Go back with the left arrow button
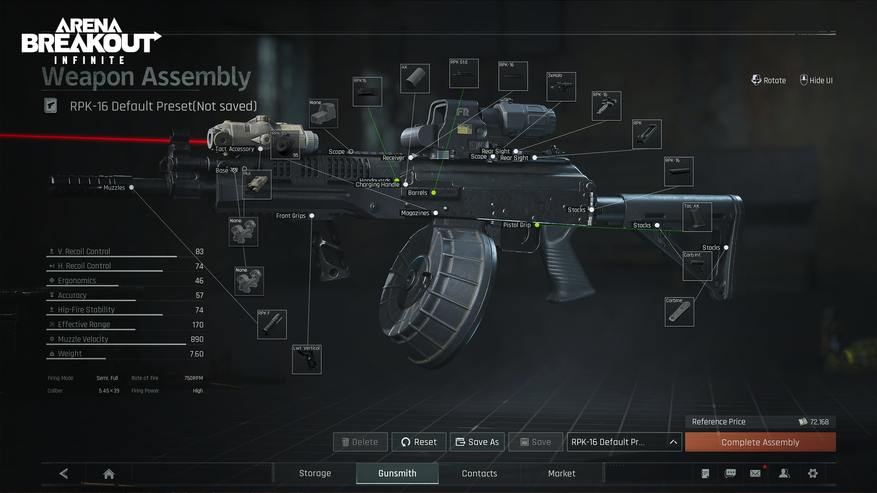This screenshot has width=877, height=493. point(64,473)
